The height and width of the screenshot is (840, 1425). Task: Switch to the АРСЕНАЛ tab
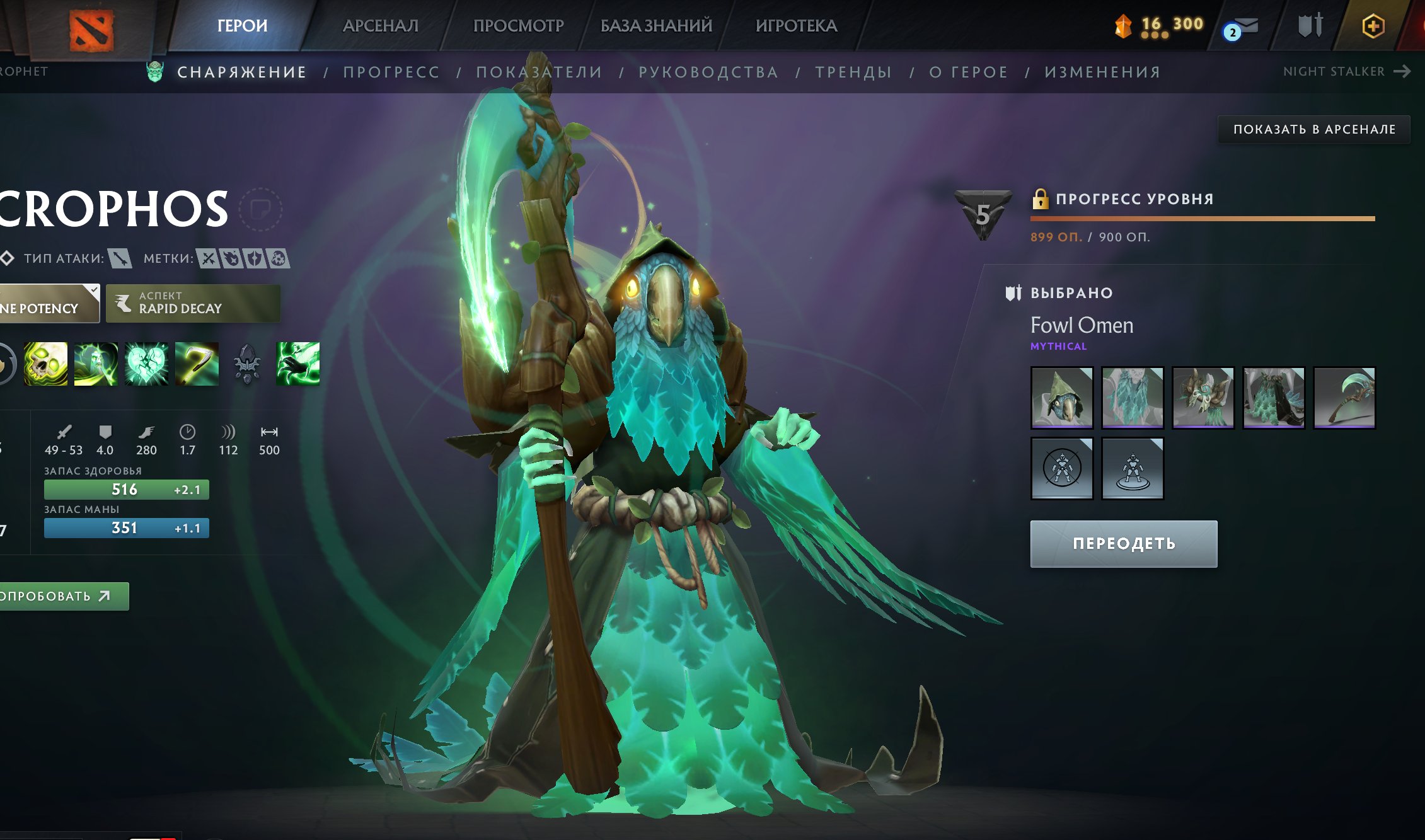380,26
